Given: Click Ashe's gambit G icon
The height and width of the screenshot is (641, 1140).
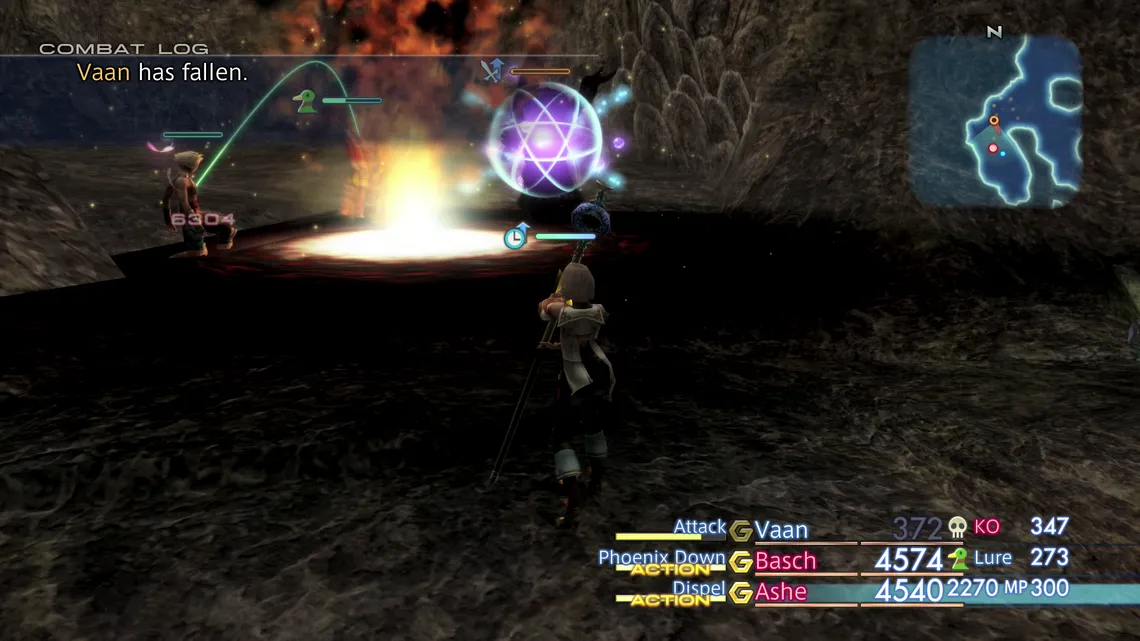Looking at the screenshot, I should (x=740, y=593).
